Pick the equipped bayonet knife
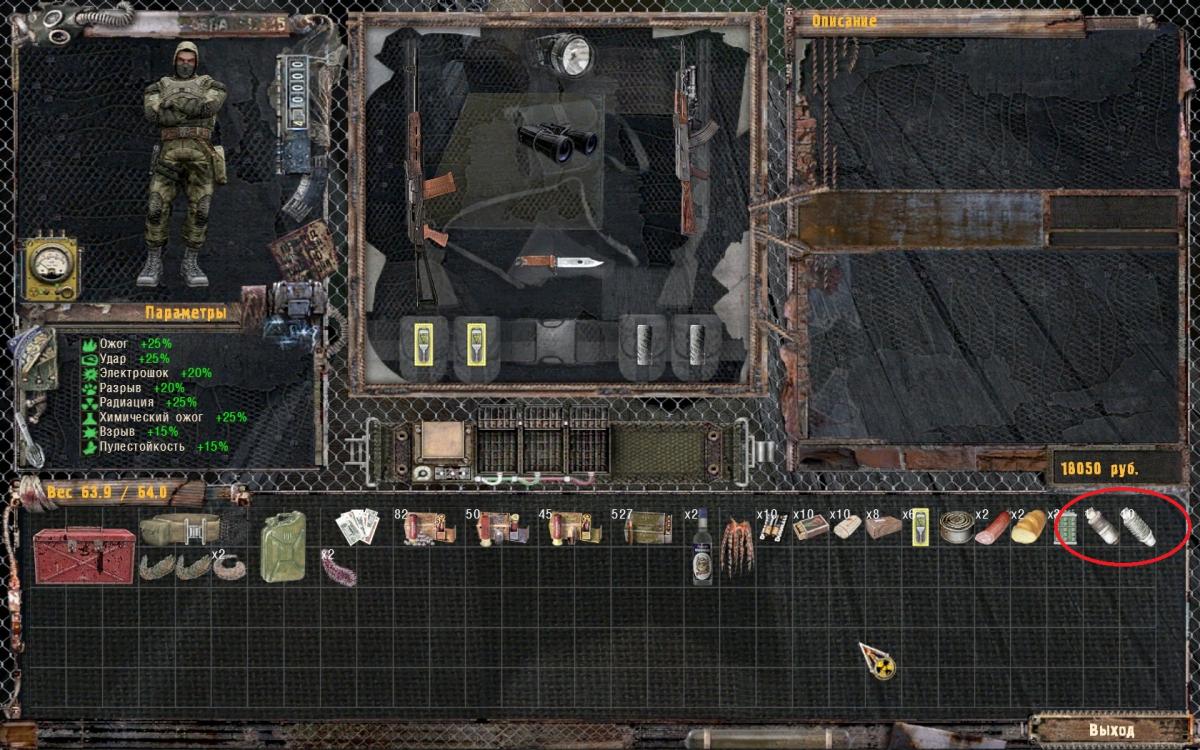The width and height of the screenshot is (1200, 750). click(558, 262)
